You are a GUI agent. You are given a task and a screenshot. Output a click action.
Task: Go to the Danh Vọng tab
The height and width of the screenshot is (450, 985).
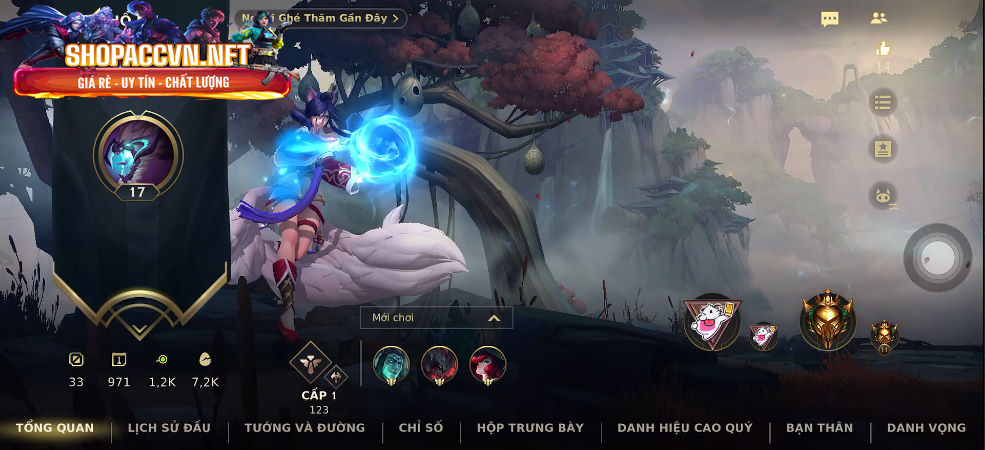[926, 428]
